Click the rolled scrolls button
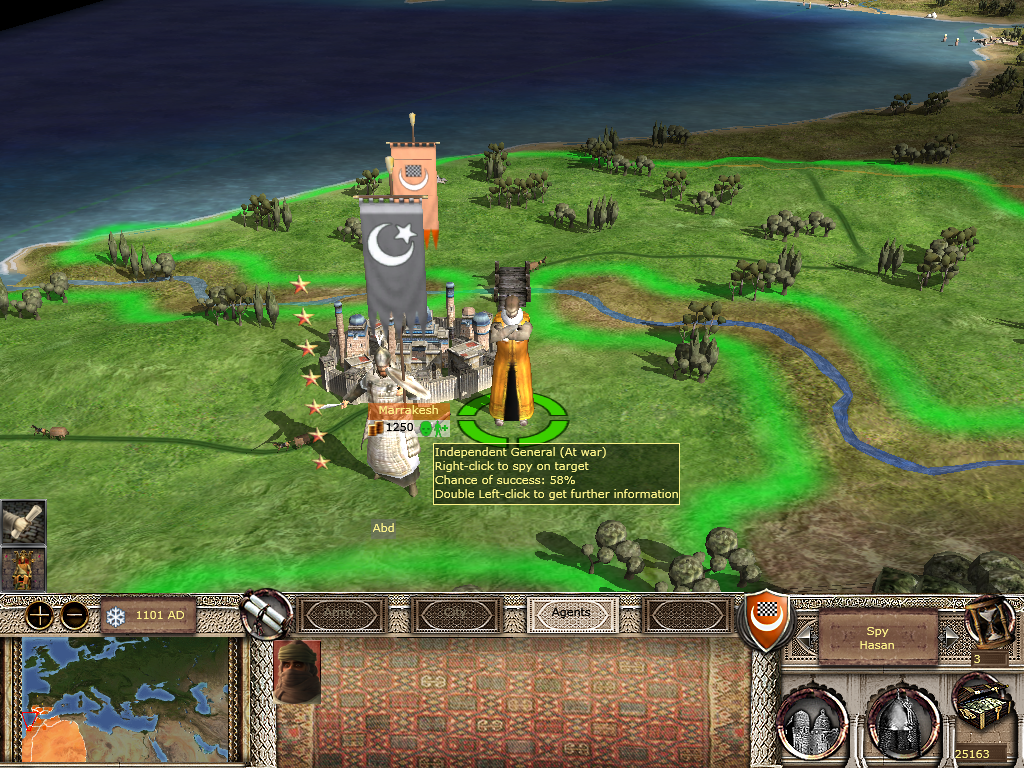The image size is (1024, 768). (x=266, y=613)
